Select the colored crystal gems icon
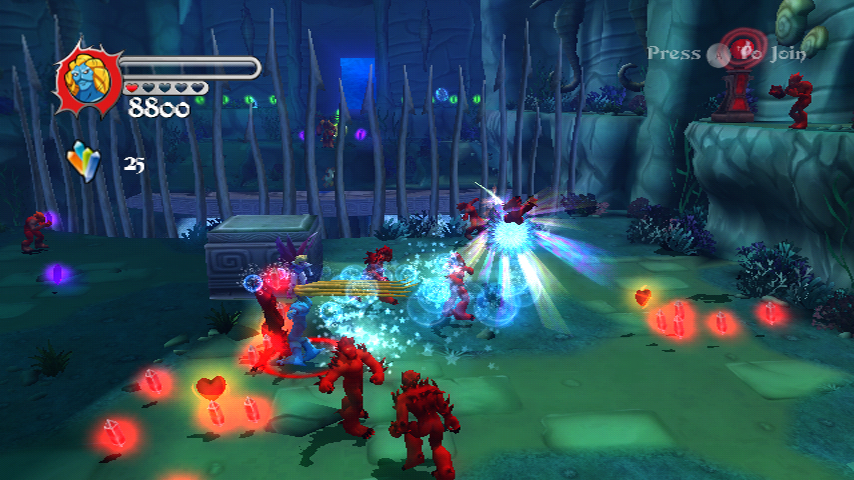Viewport: 854px width, 480px height. 83,161
